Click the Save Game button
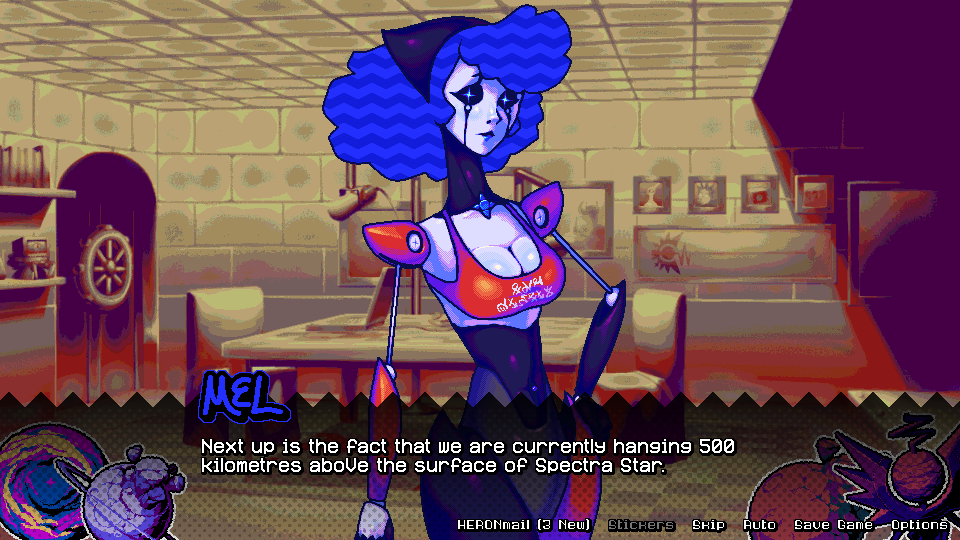This screenshot has width=960, height=540. point(833,525)
